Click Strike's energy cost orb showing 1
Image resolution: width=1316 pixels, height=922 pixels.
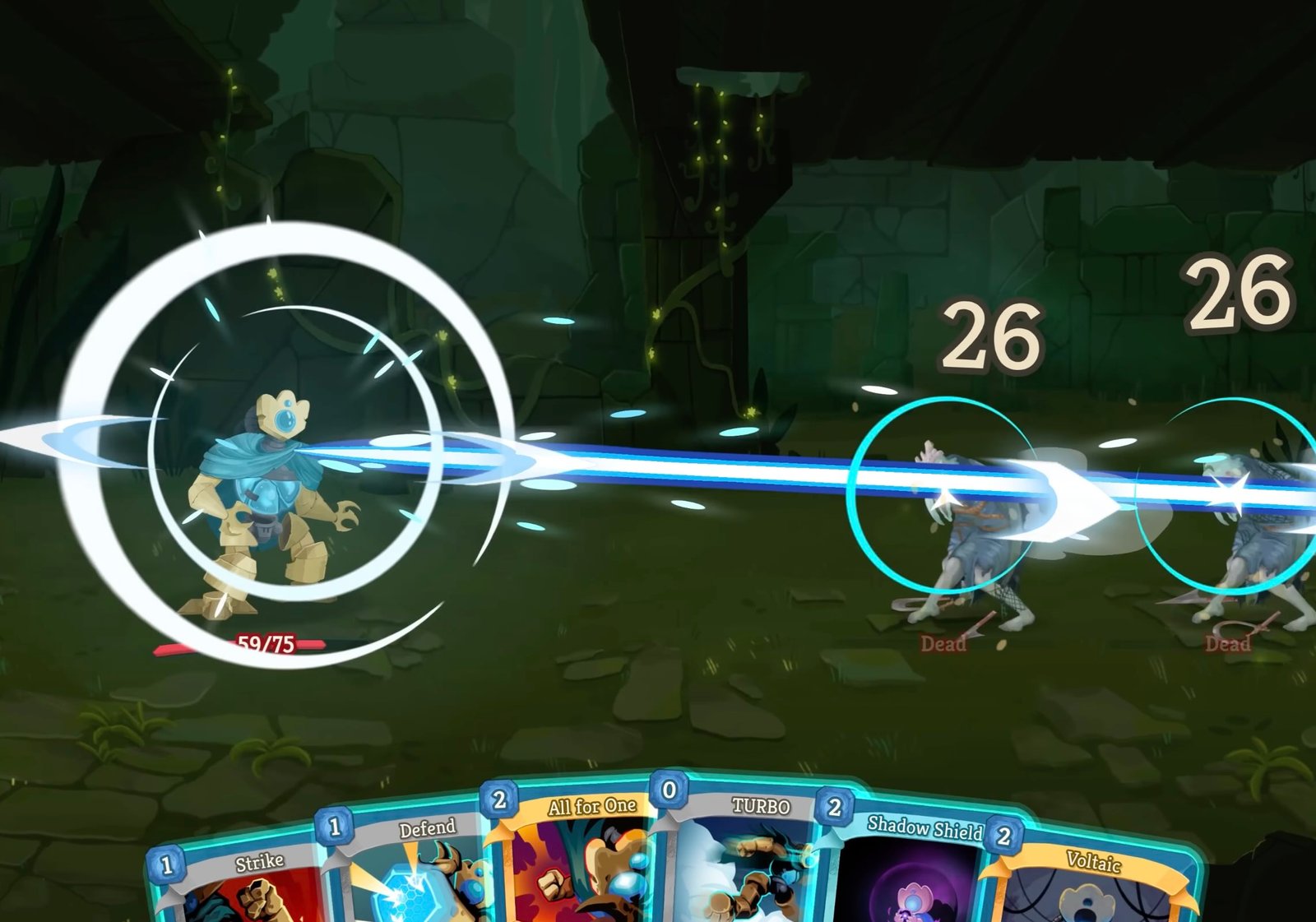[x=167, y=864]
